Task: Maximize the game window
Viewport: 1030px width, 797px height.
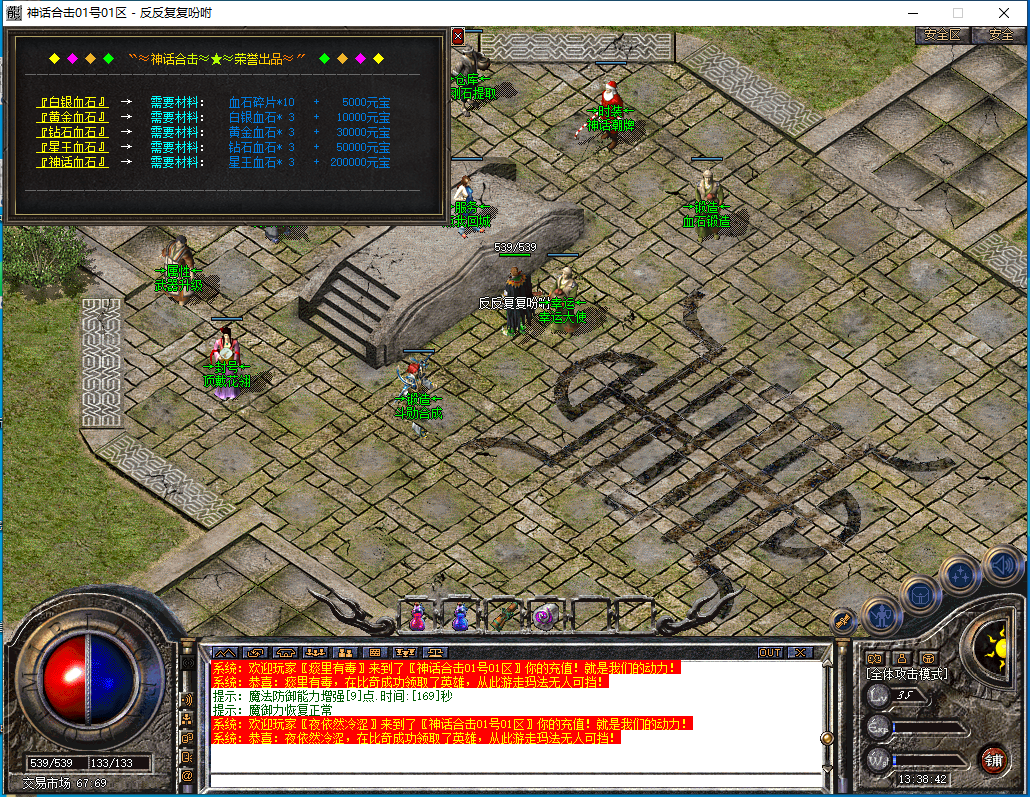Action: coord(957,13)
